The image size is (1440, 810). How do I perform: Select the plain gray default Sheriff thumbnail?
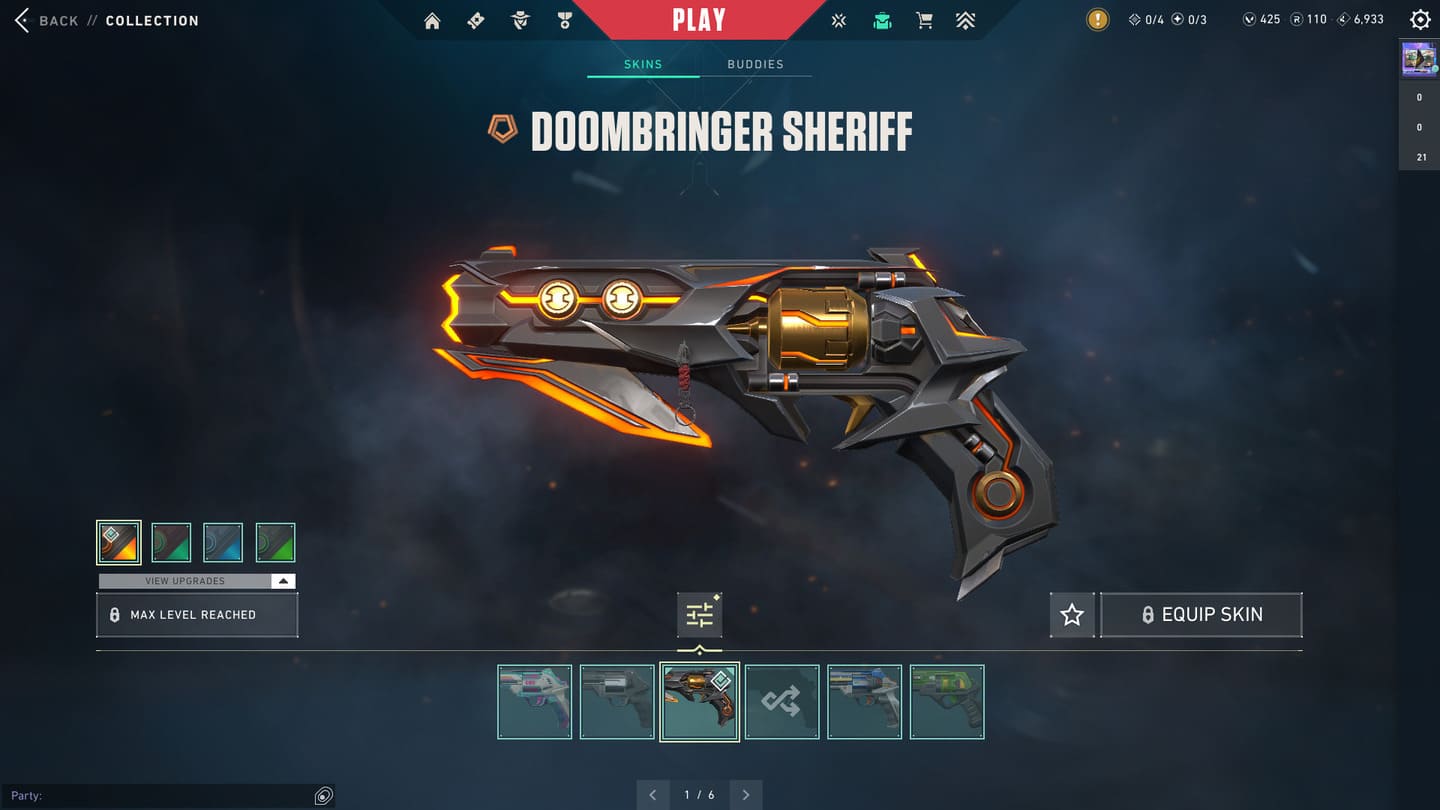[x=617, y=702]
